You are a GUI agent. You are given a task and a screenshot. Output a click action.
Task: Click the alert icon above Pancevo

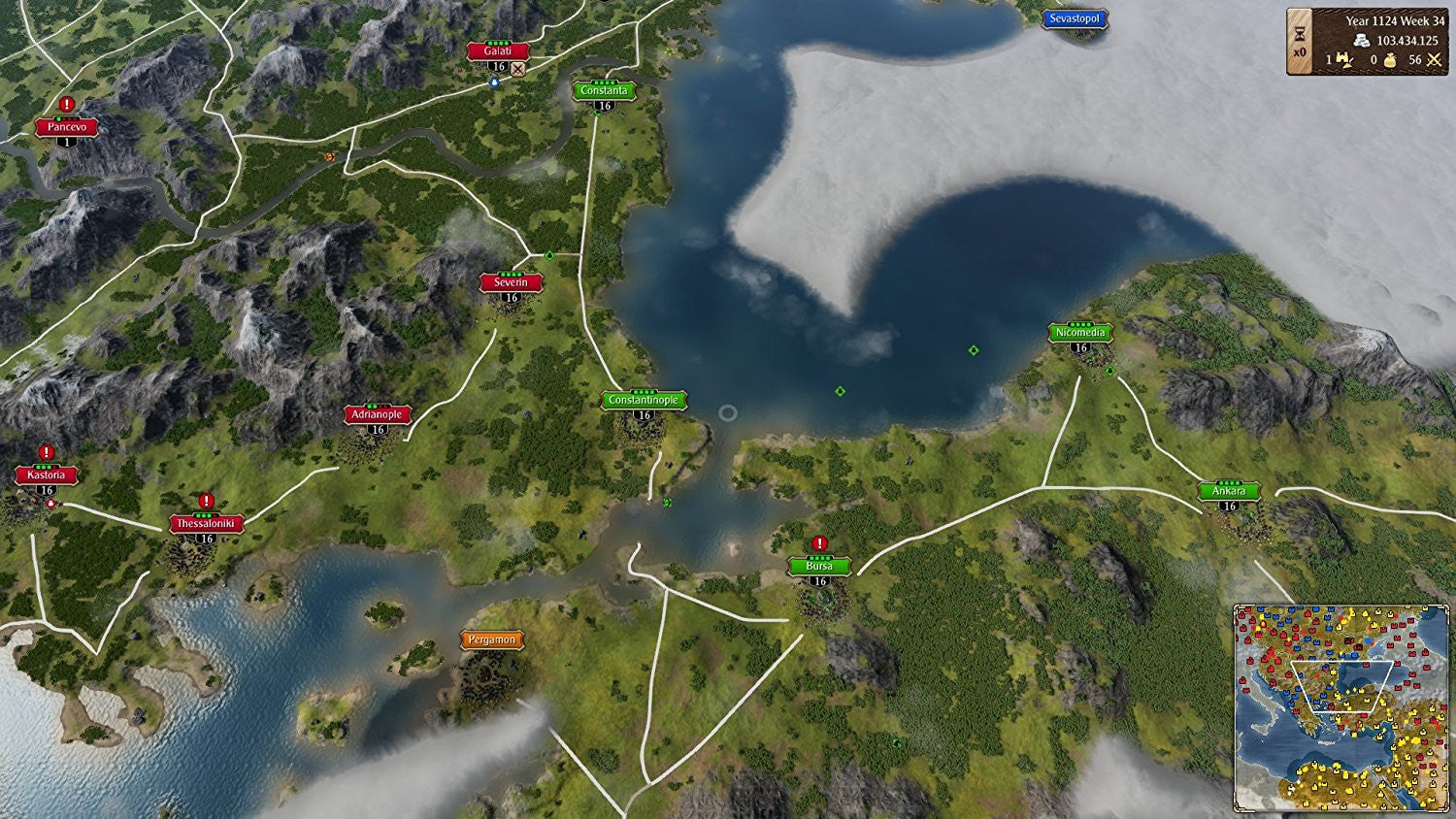pos(67,104)
